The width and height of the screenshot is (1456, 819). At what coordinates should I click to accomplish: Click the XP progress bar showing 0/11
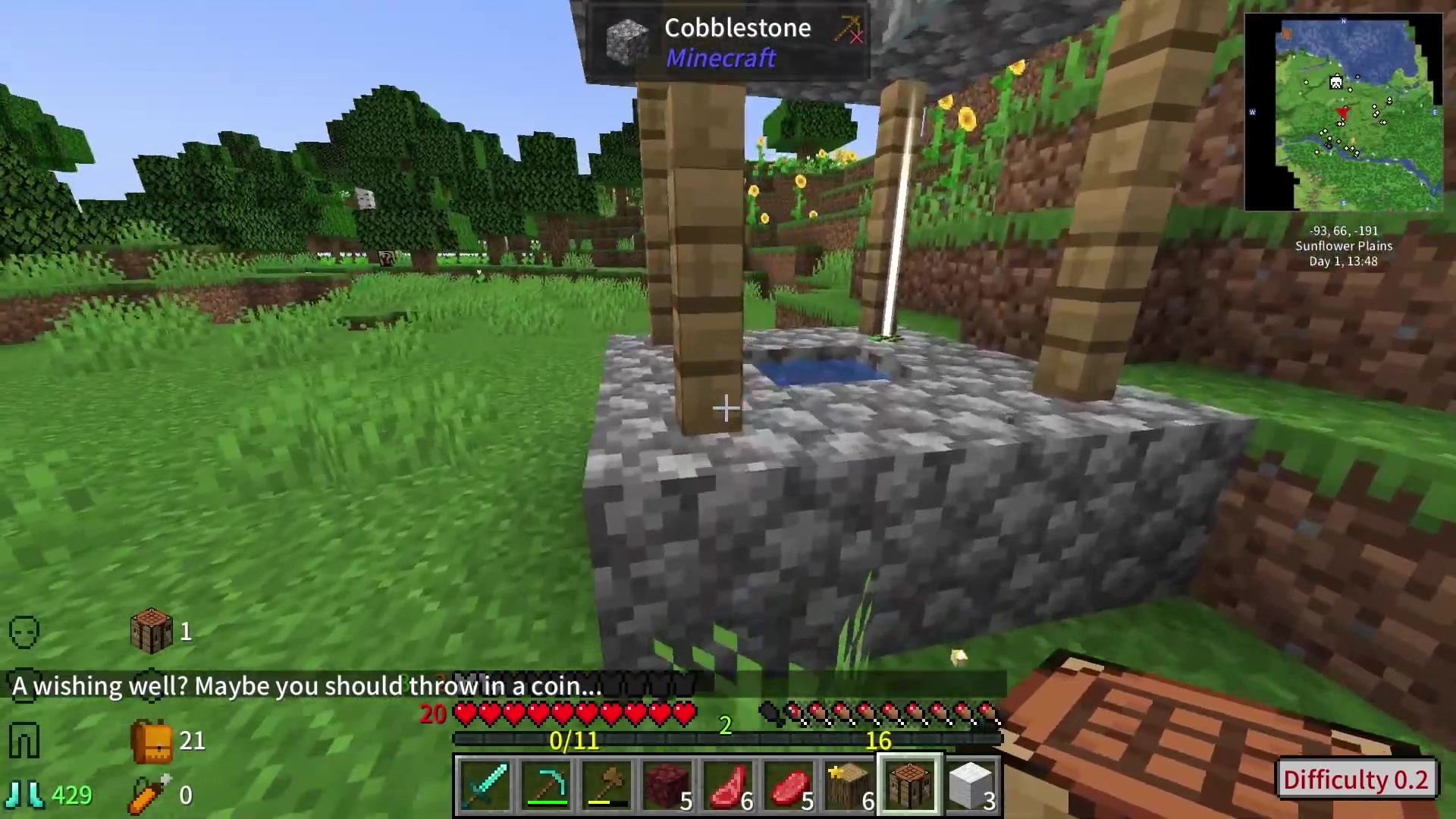[x=574, y=741]
